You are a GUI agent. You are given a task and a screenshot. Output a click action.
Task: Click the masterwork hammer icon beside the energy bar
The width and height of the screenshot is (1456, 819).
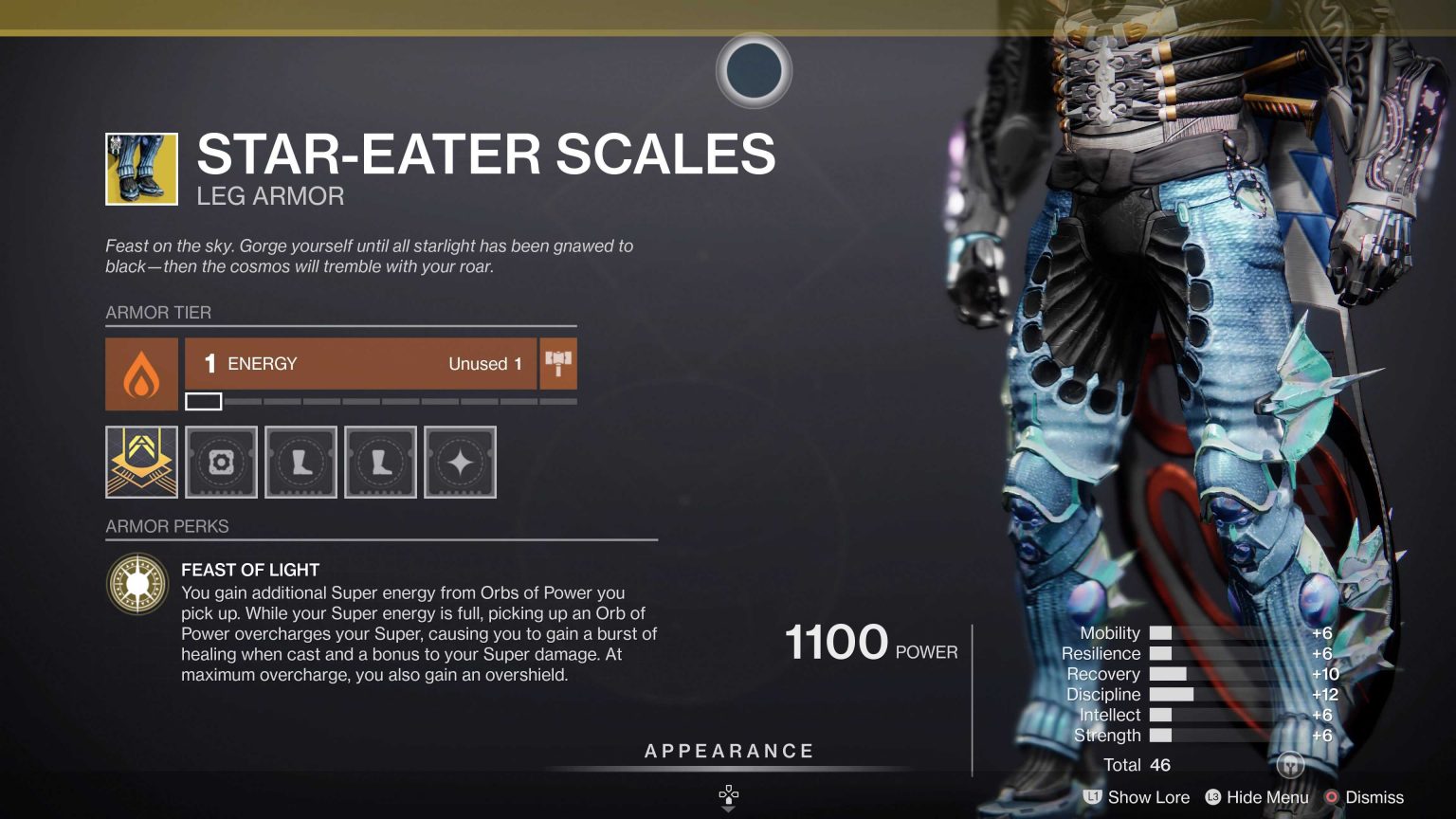[x=557, y=363]
